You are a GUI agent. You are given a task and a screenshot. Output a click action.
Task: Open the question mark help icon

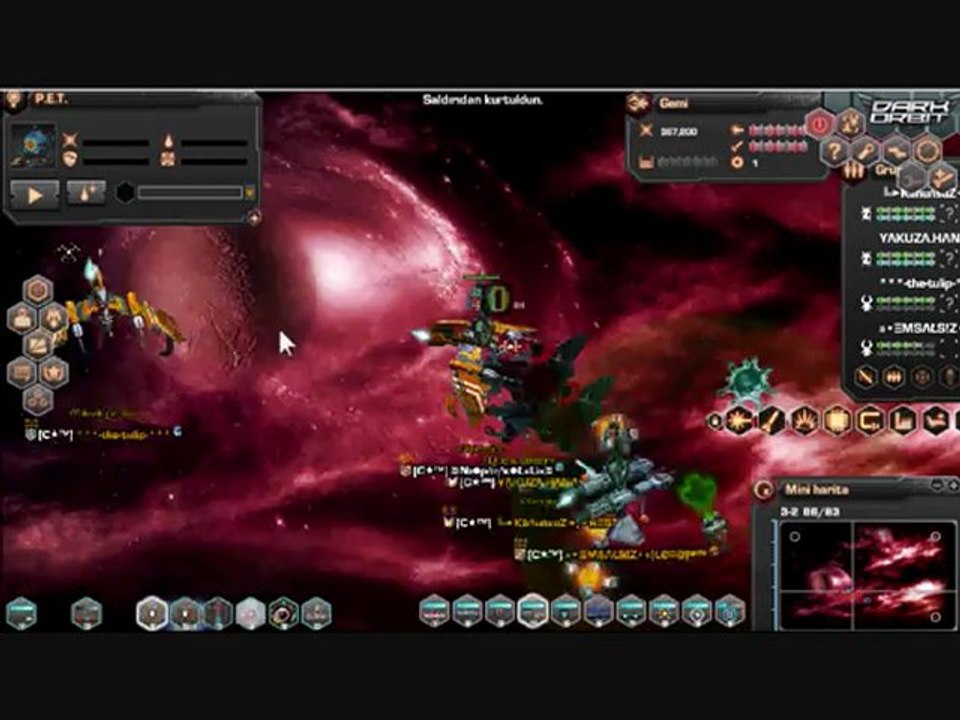[834, 152]
